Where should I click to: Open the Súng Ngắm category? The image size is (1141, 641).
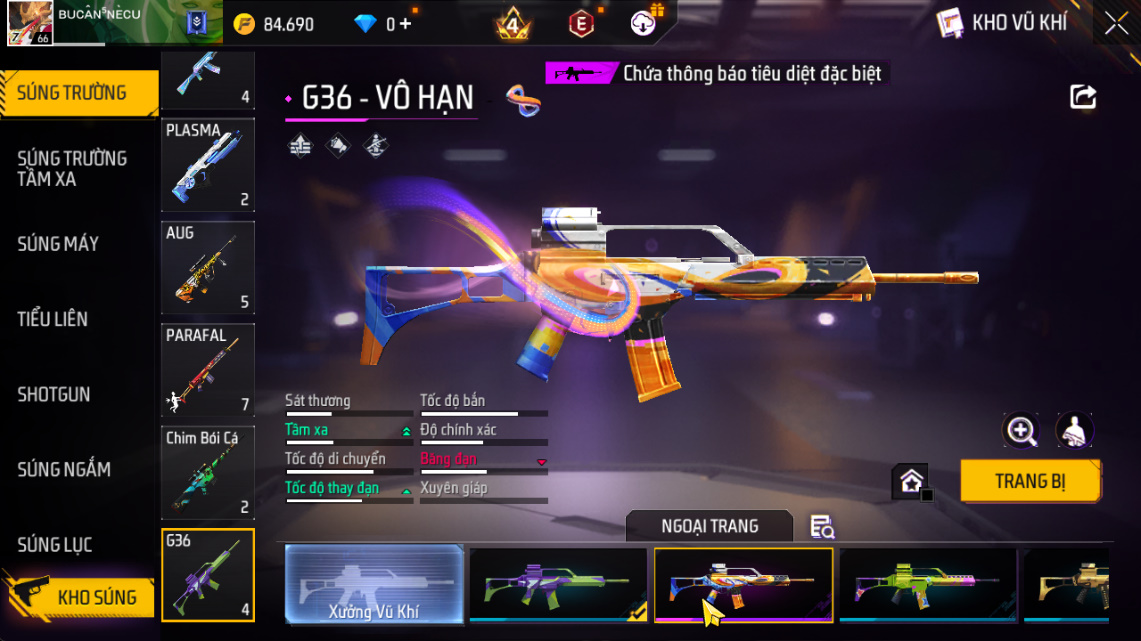point(64,469)
